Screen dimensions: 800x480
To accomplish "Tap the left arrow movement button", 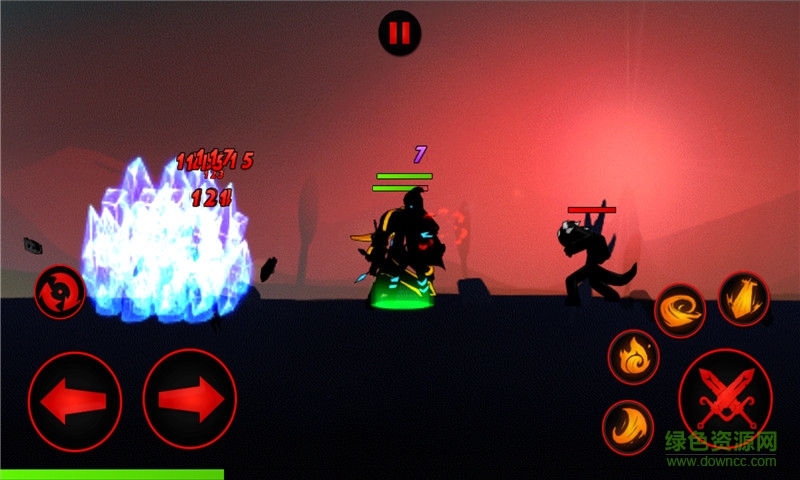I will (x=75, y=401).
